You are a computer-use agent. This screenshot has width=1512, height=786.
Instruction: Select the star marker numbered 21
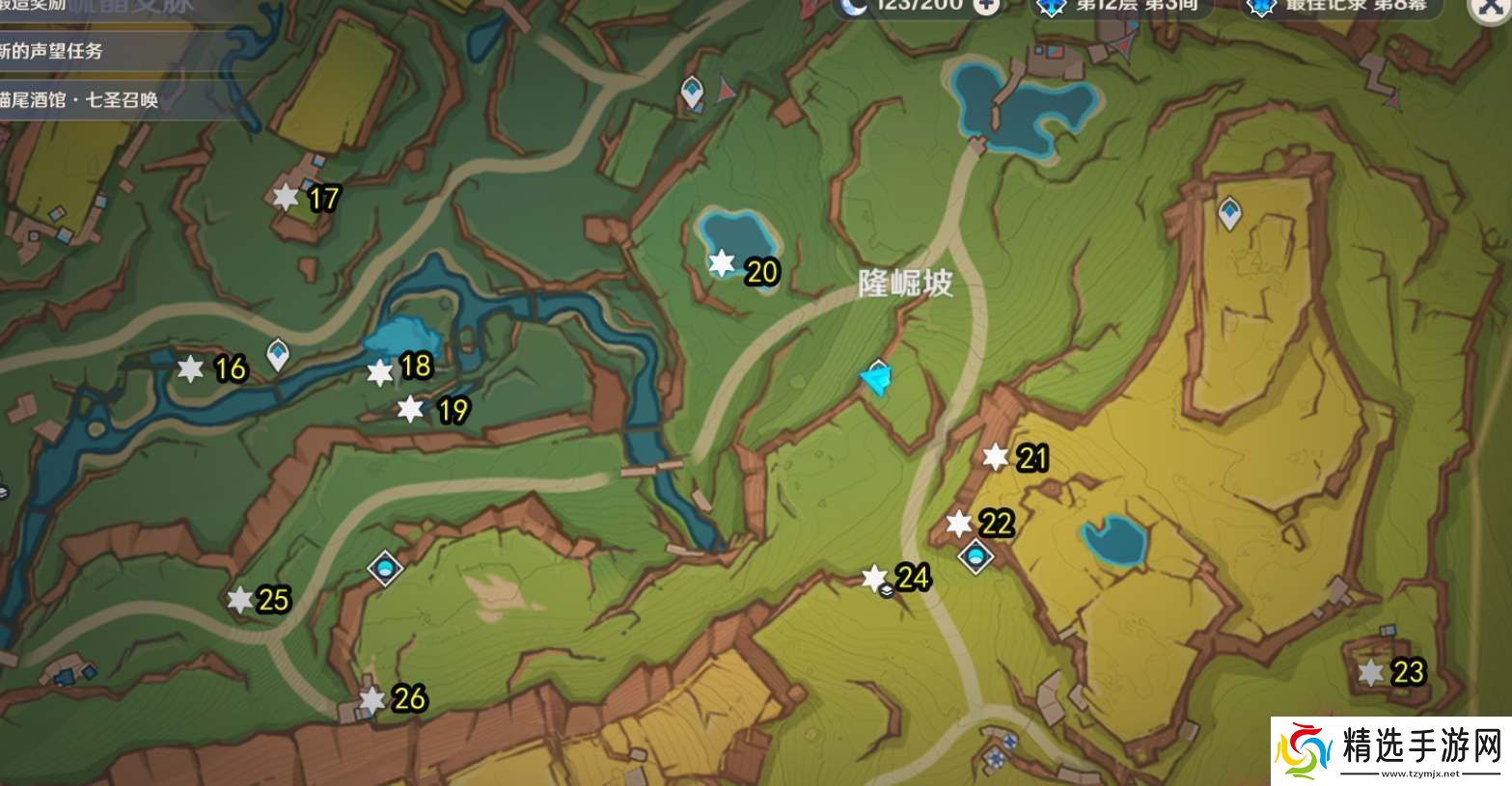(x=996, y=457)
